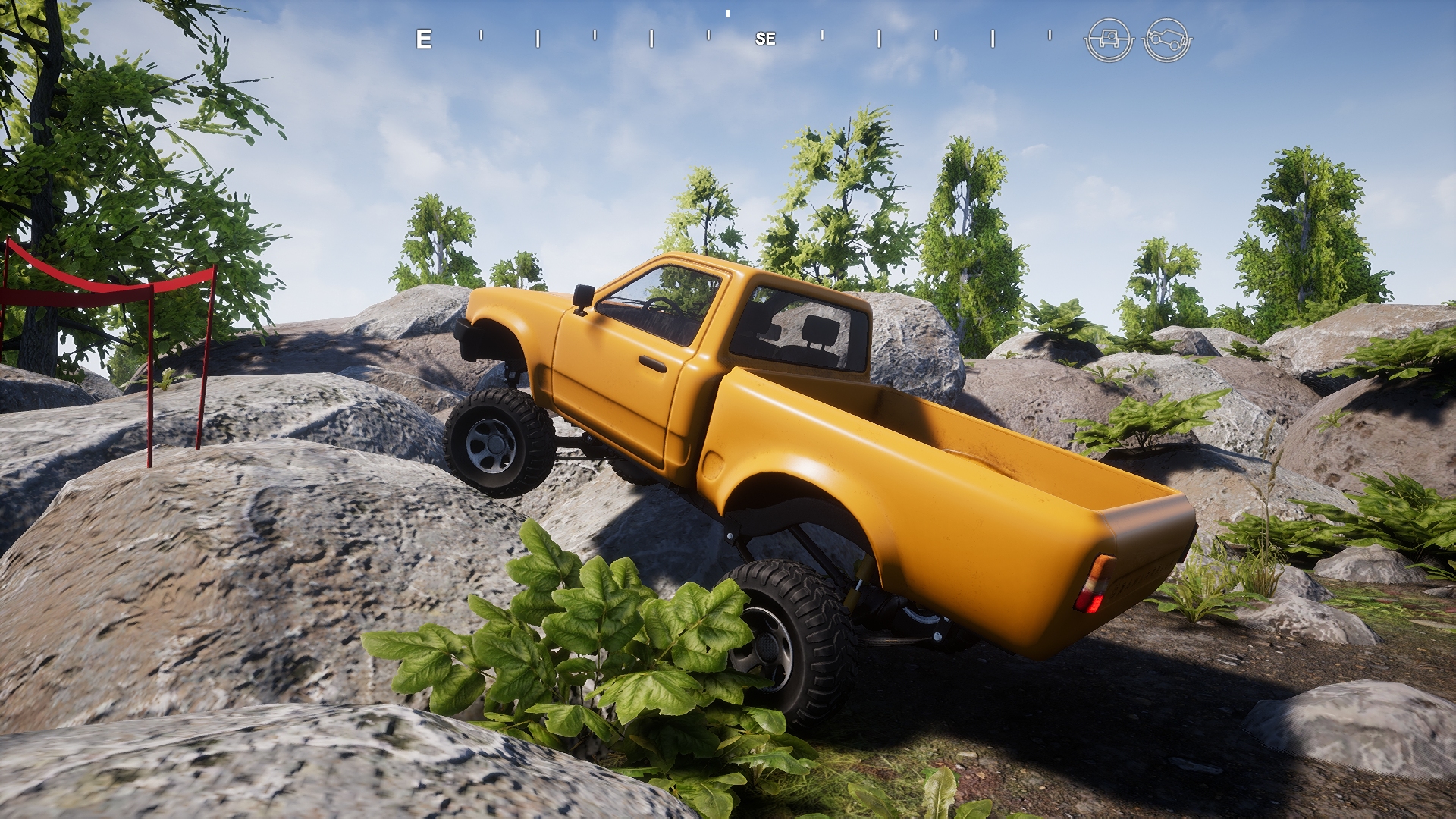
Task: Click the rightmost compass tick mark
Action: 1050,36
